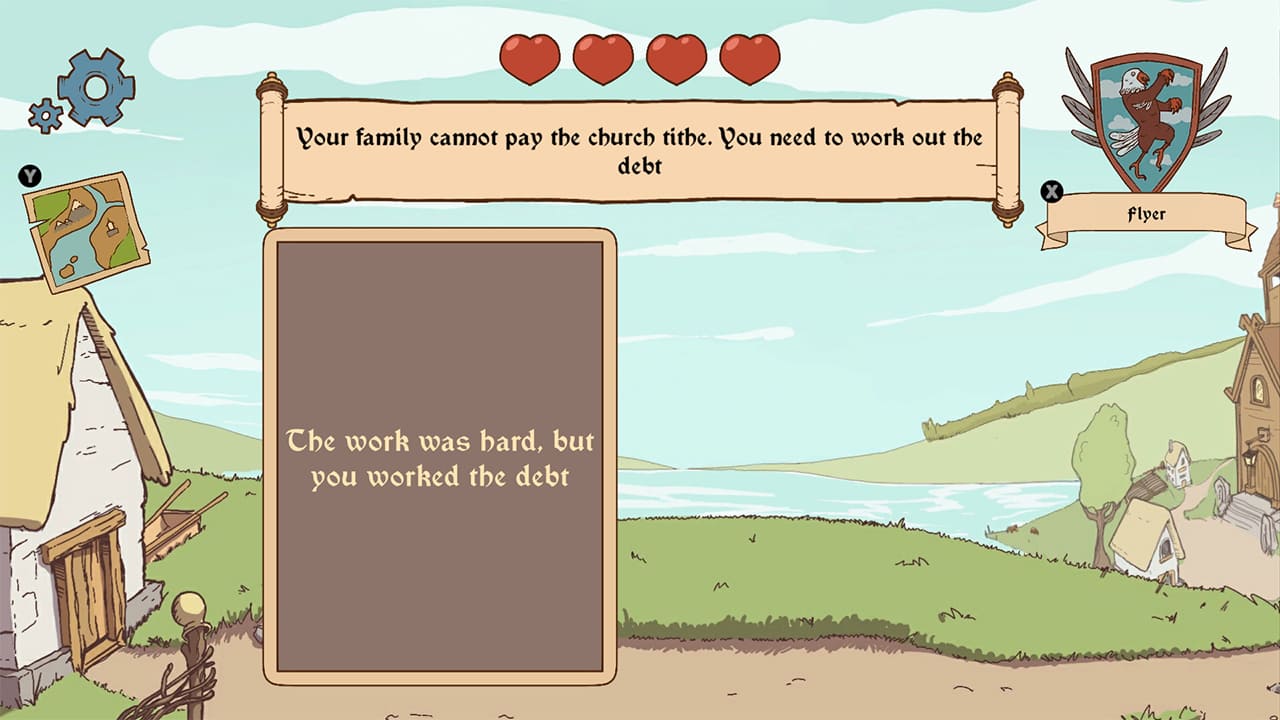Screen dimensions: 1280x720
Task: Click the small settings gear icon
Action: pyautogui.click(x=44, y=115)
